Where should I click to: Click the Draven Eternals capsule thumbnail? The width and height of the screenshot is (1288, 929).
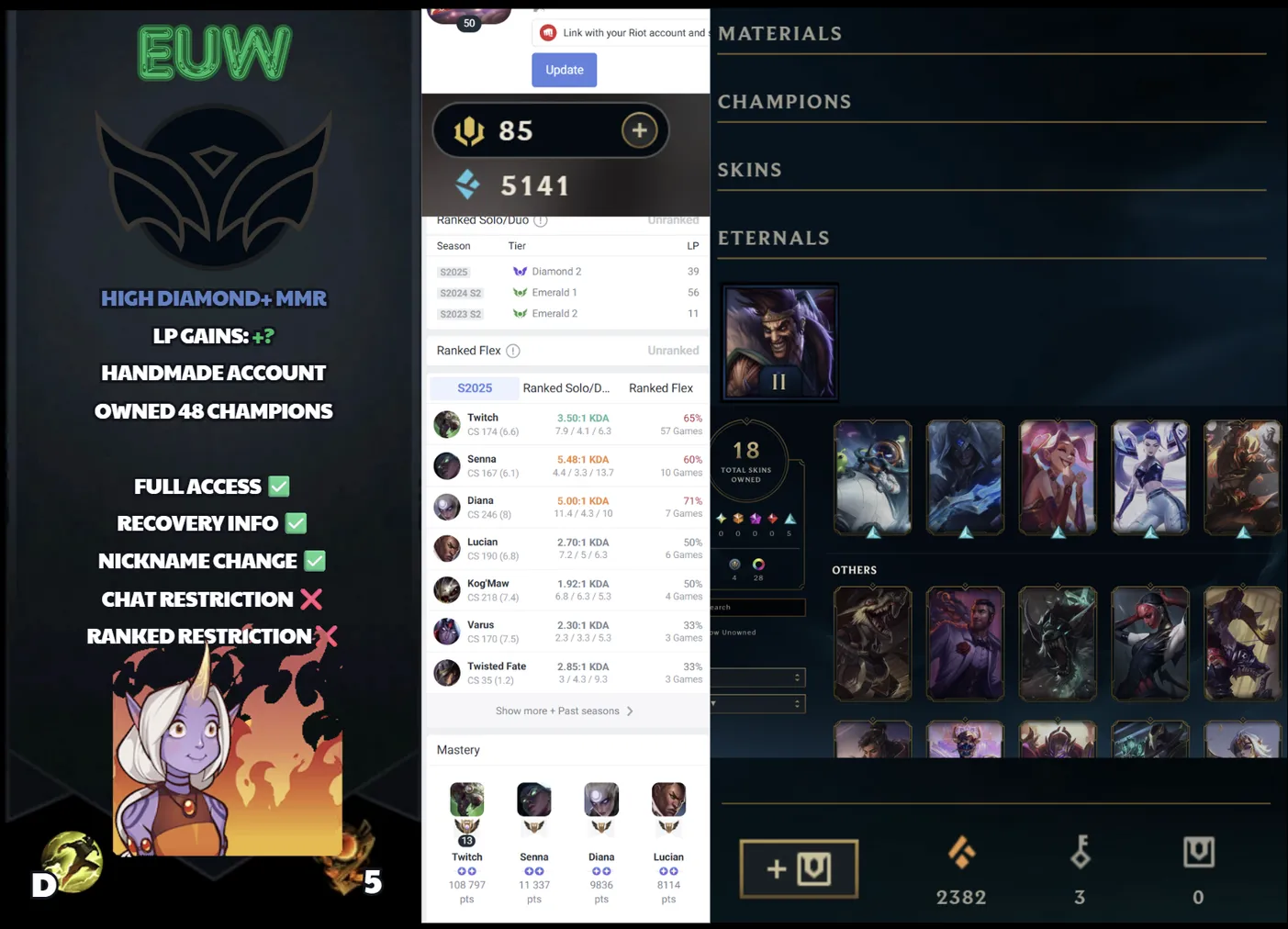pyautogui.click(x=779, y=341)
